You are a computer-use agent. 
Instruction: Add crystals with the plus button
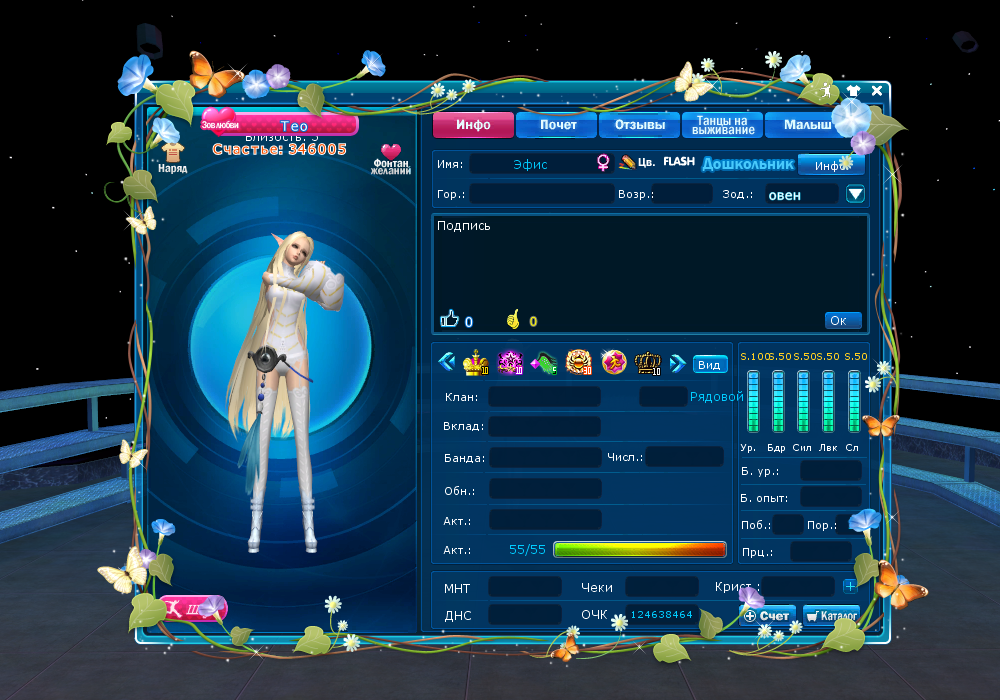tap(849, 586)
